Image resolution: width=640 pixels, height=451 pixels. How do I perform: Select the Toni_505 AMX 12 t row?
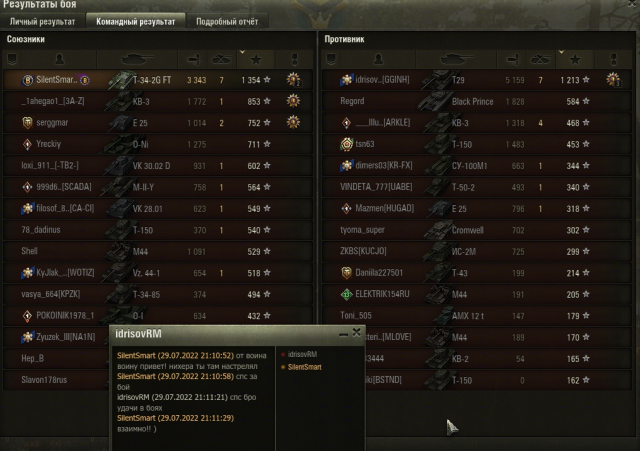click(x=470, y=316)
